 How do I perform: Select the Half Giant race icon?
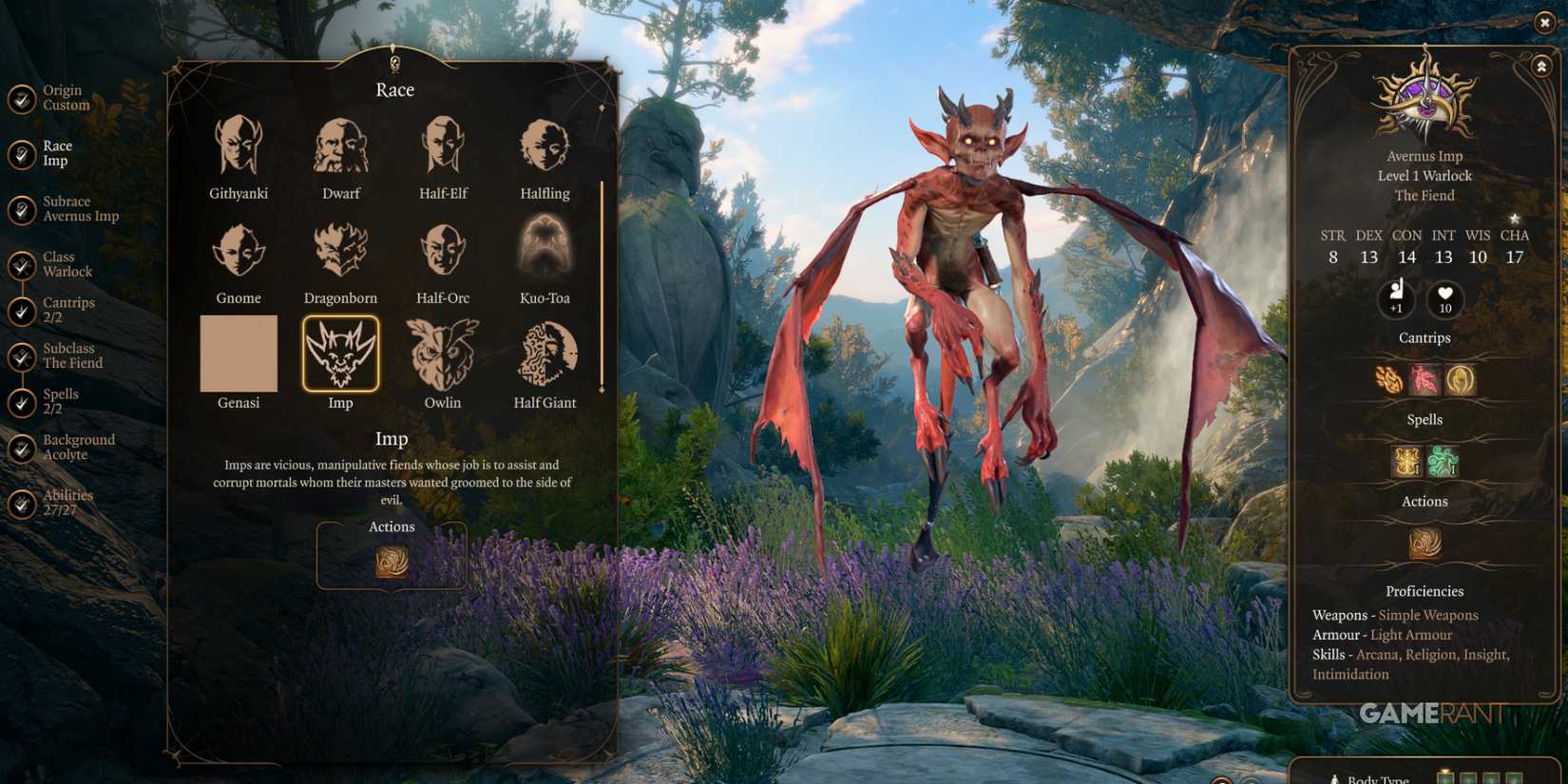point(544,354)
